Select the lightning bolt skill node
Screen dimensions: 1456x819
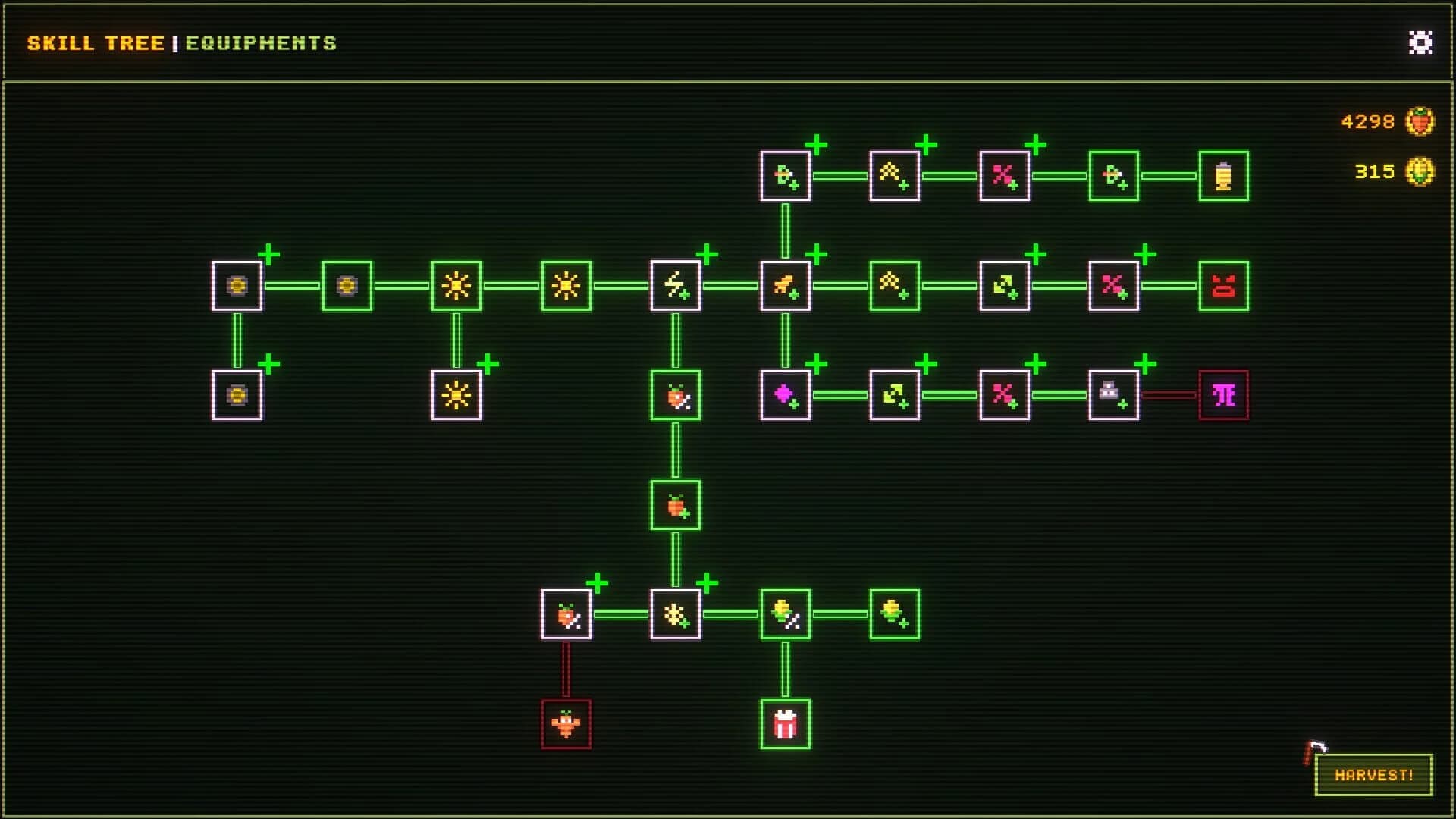click(x=675, y=286)
